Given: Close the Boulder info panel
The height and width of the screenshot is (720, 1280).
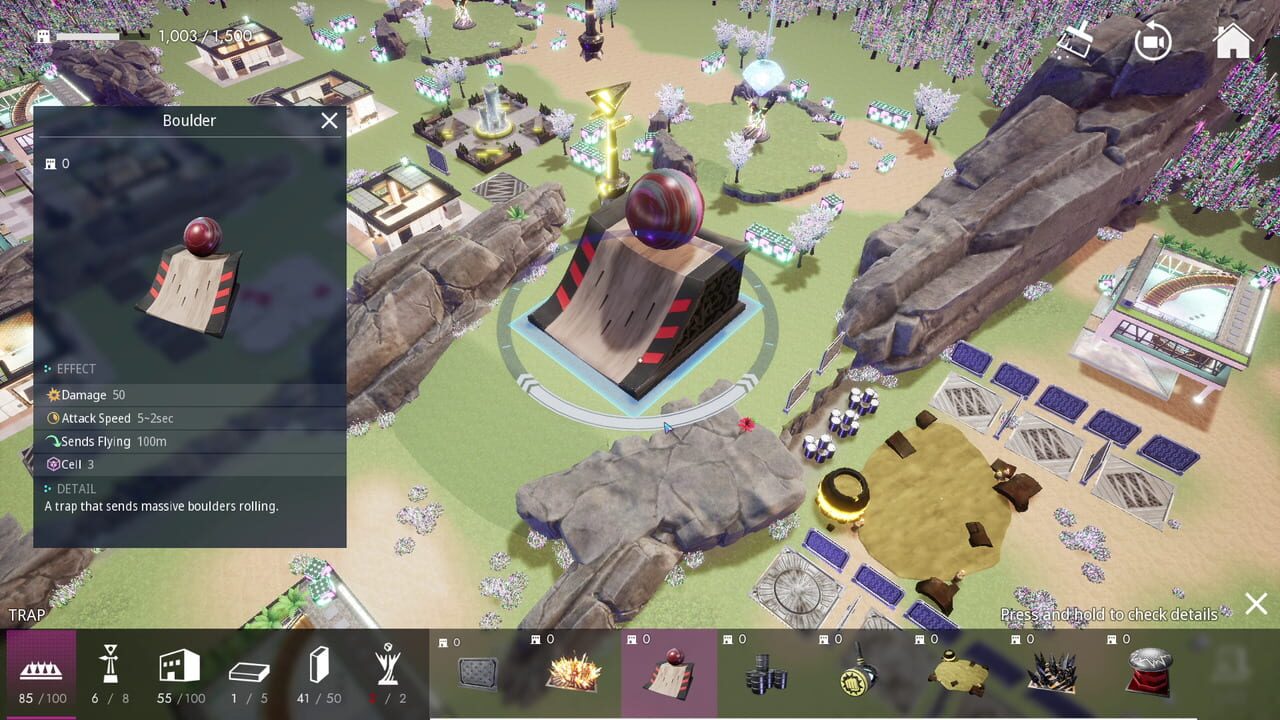Looking at the screenshot, I should pos(328,120).
